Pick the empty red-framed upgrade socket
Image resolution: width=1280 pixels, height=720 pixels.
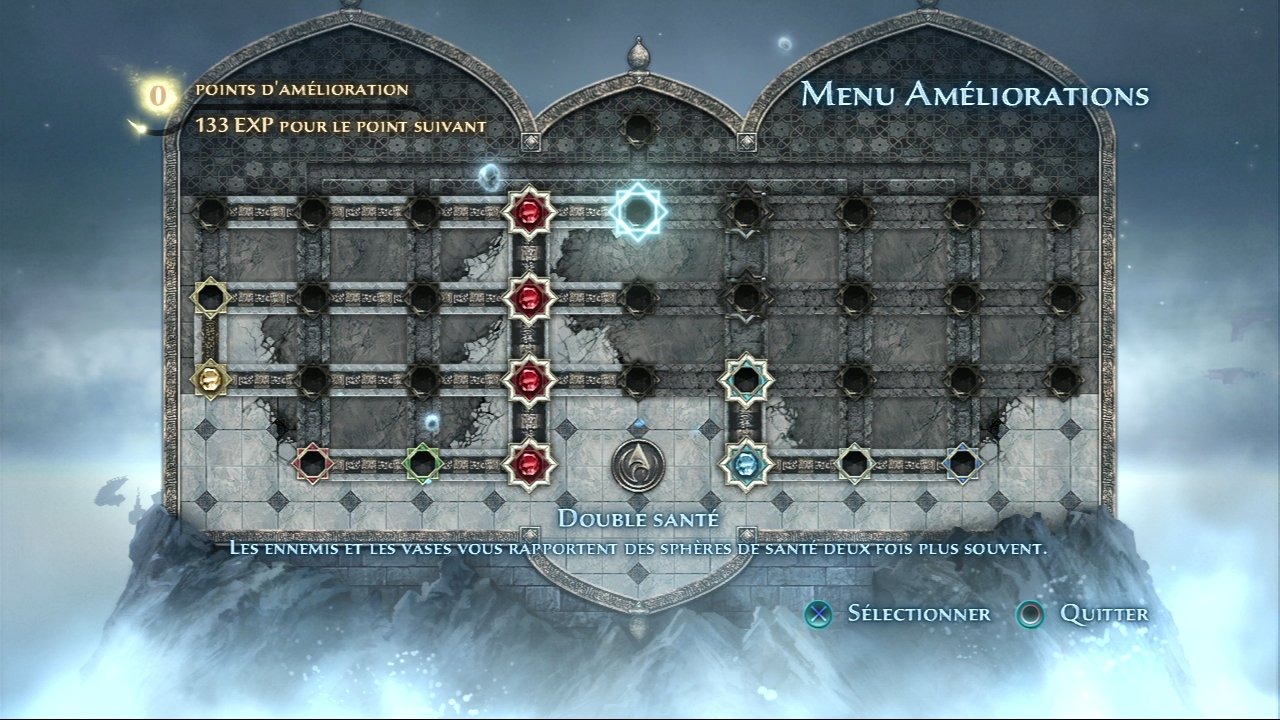(312, 463)
